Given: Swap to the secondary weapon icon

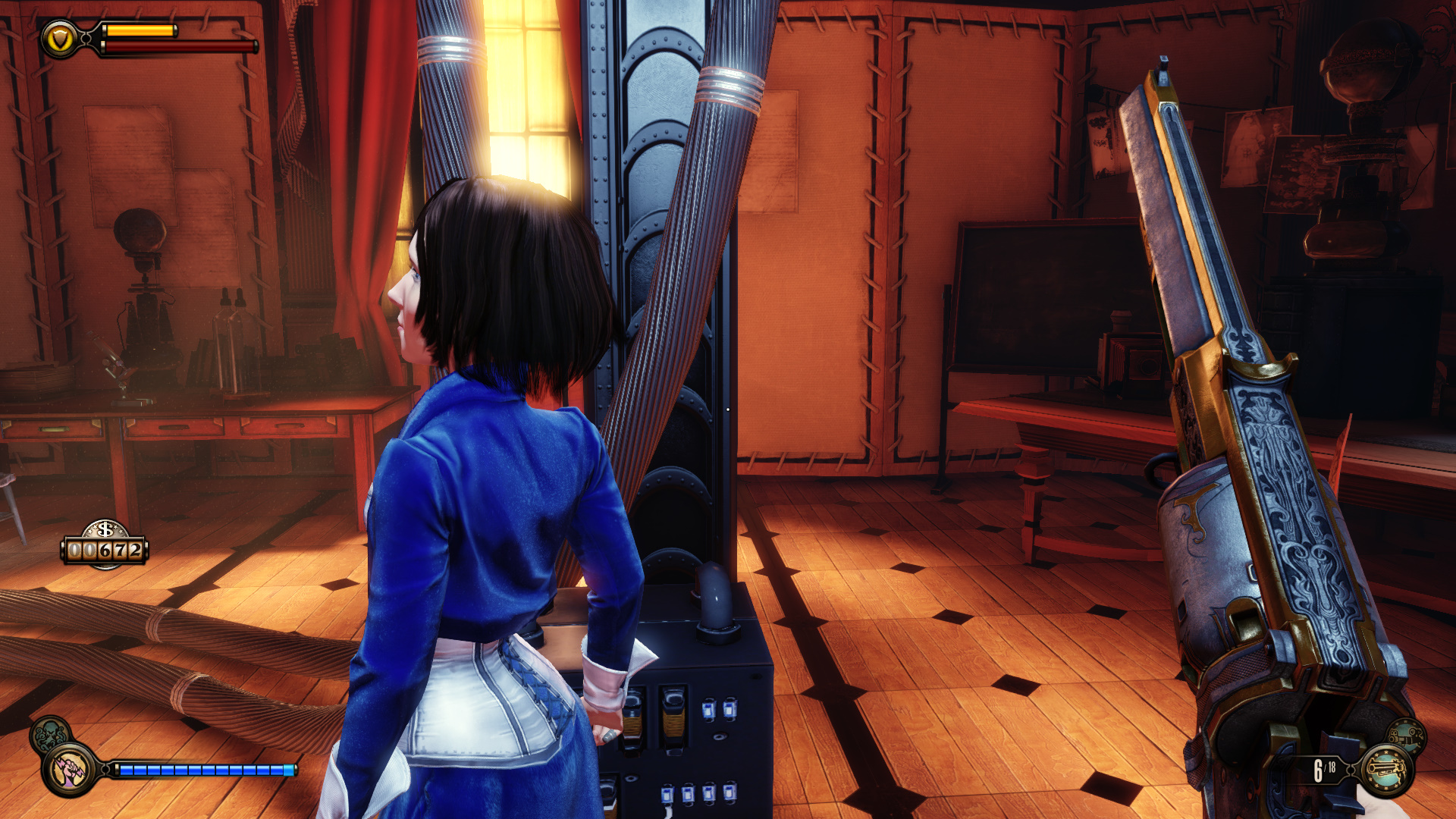Looking at the screenshot, I should [x=1407, y=735].
